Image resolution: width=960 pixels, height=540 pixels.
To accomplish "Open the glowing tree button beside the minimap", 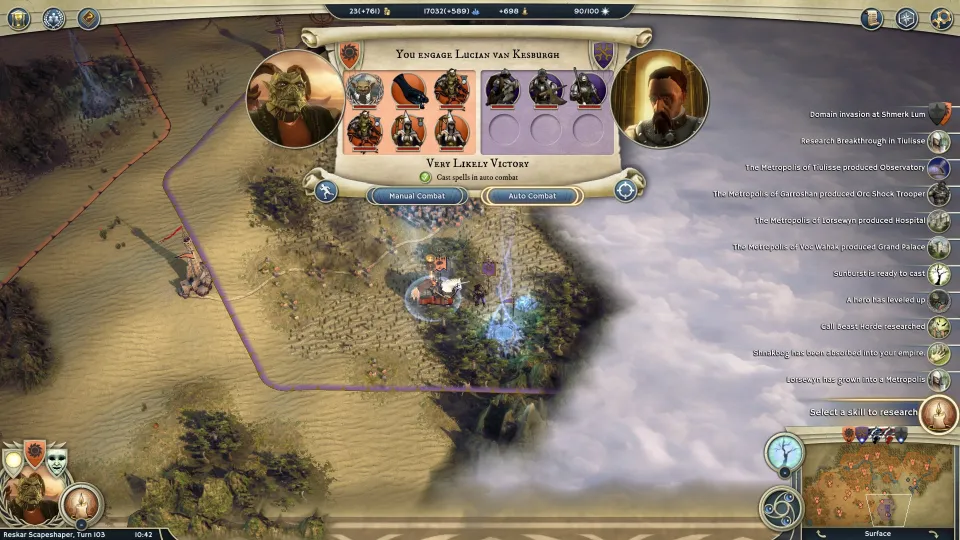I will coord(785,453).
